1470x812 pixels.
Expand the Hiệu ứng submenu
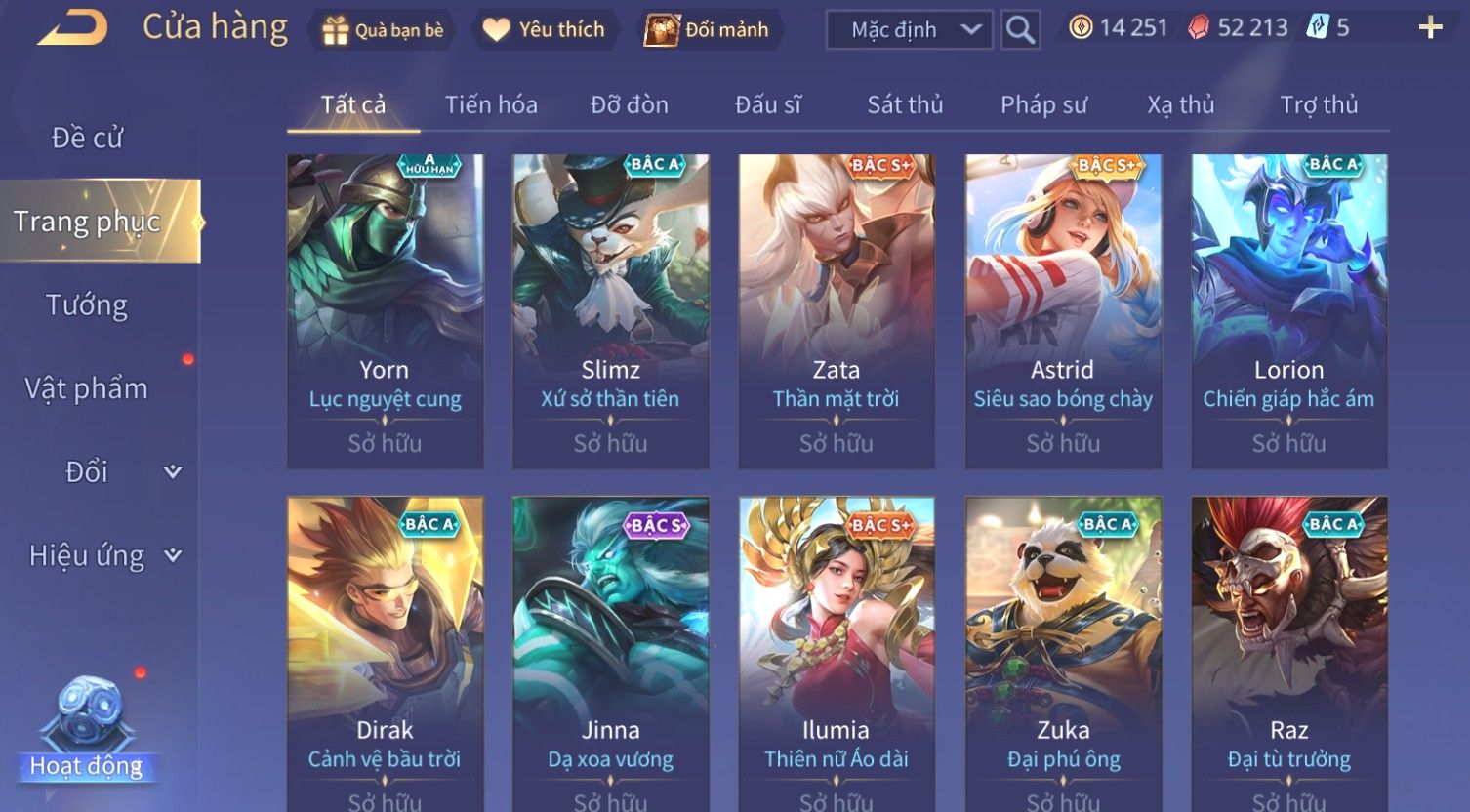click(x=103, y=555)
